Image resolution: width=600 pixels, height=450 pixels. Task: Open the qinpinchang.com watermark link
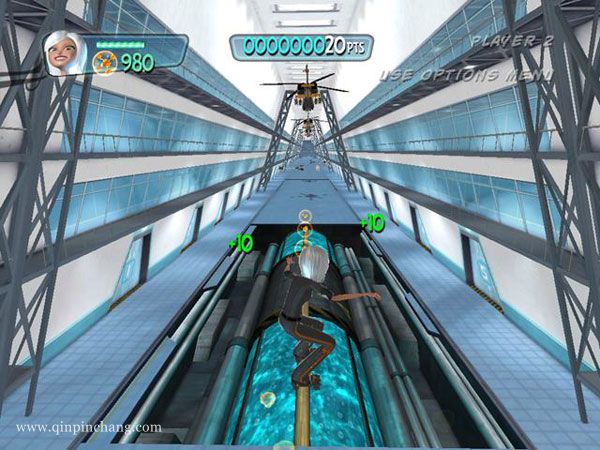tap(88, 427)
